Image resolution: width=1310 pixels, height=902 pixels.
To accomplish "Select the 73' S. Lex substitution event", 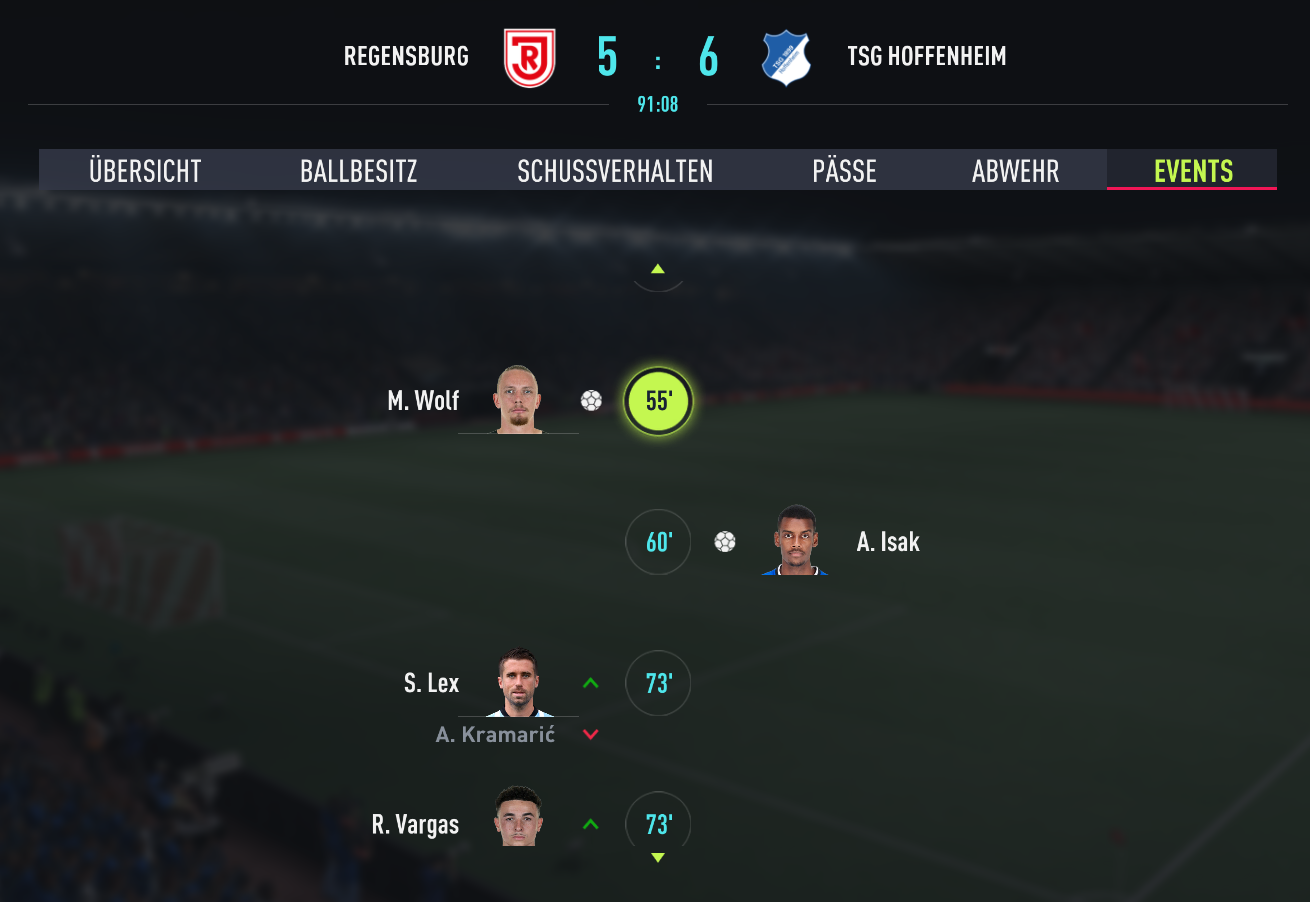I will click(x=658, y=683).
